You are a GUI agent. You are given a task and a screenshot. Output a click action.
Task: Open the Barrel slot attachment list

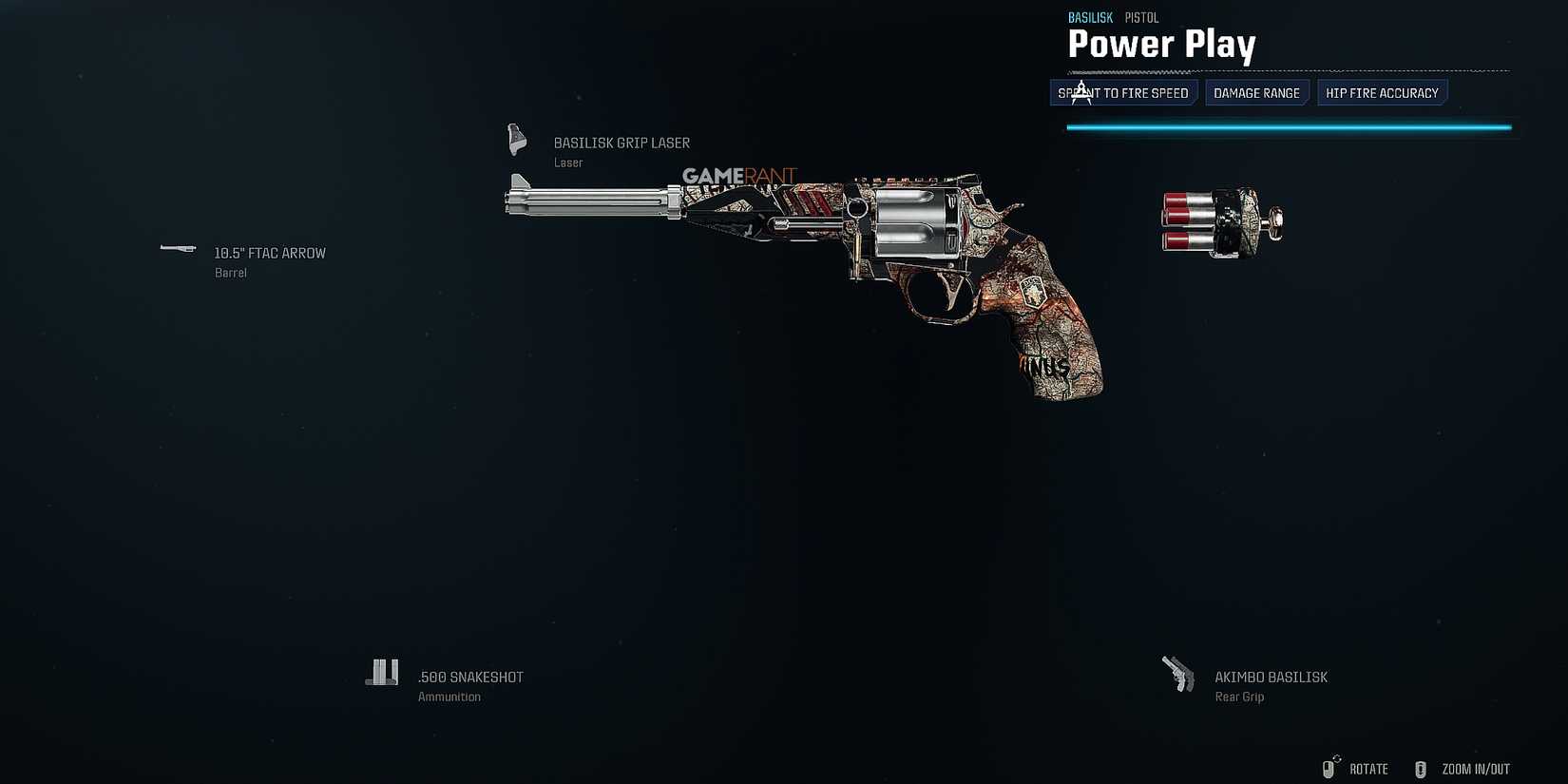pyautogui.click(x=270, y=253)
